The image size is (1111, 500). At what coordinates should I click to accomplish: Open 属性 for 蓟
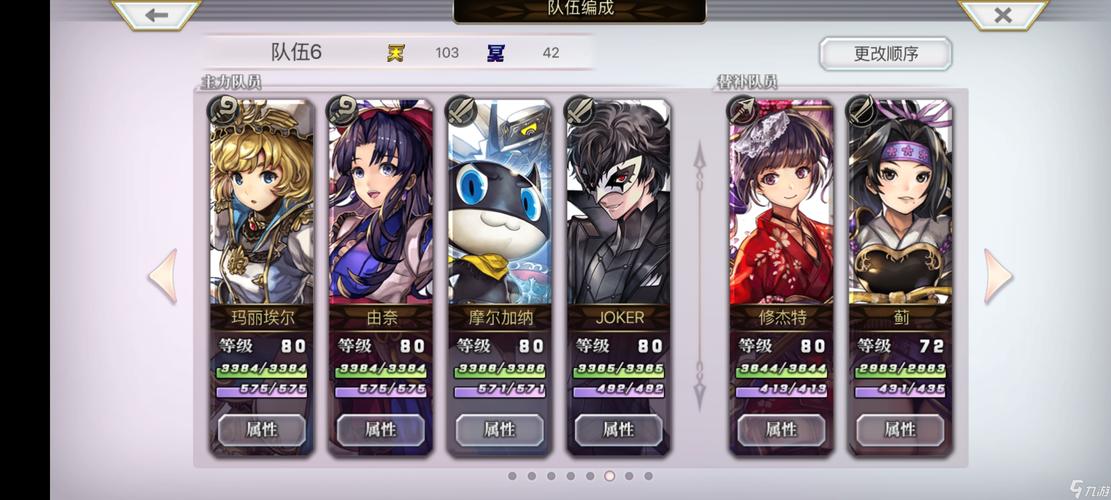coord(899,430)
